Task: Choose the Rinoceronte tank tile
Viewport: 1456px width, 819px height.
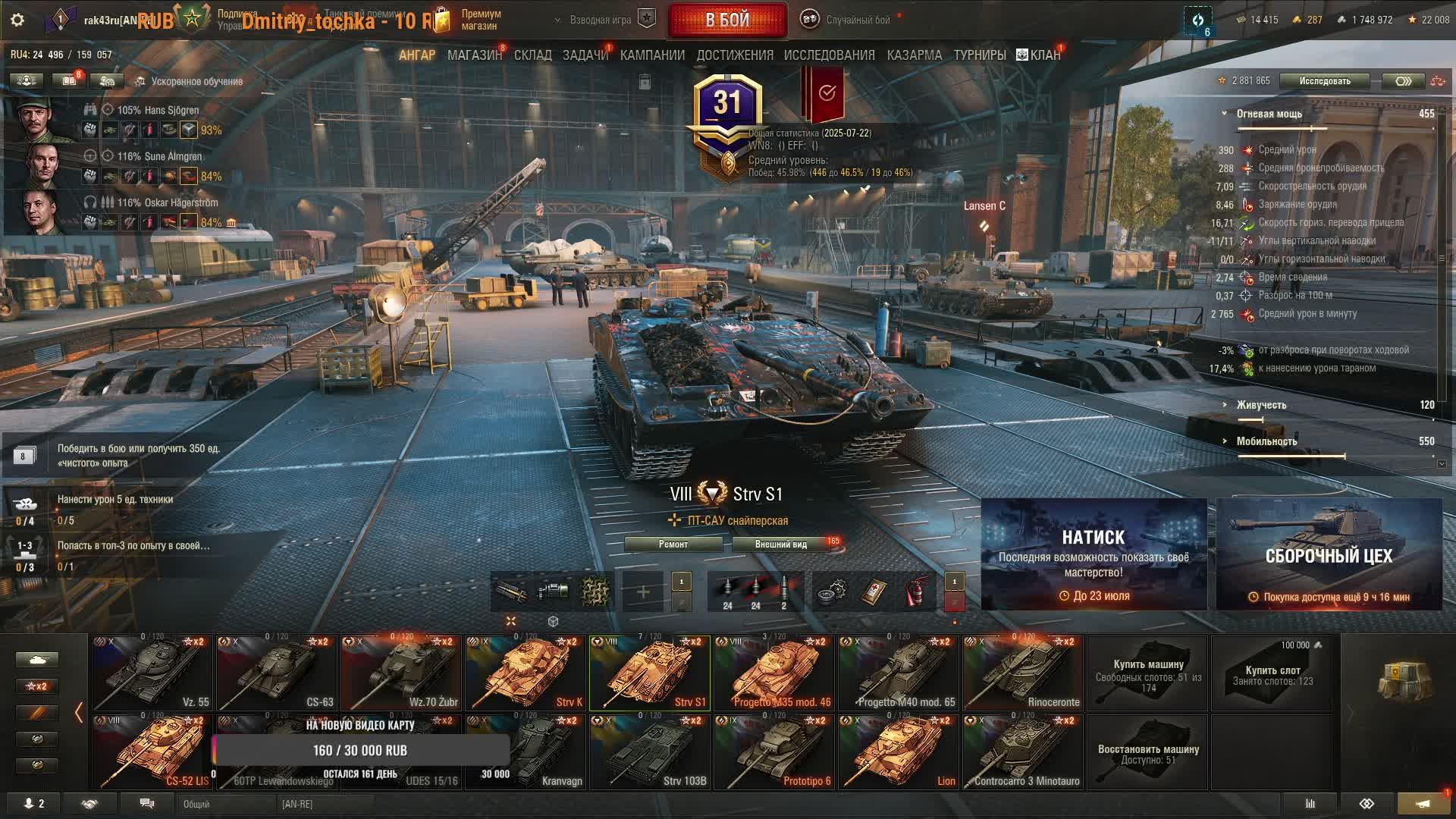Action: [x=1022, y=673]
